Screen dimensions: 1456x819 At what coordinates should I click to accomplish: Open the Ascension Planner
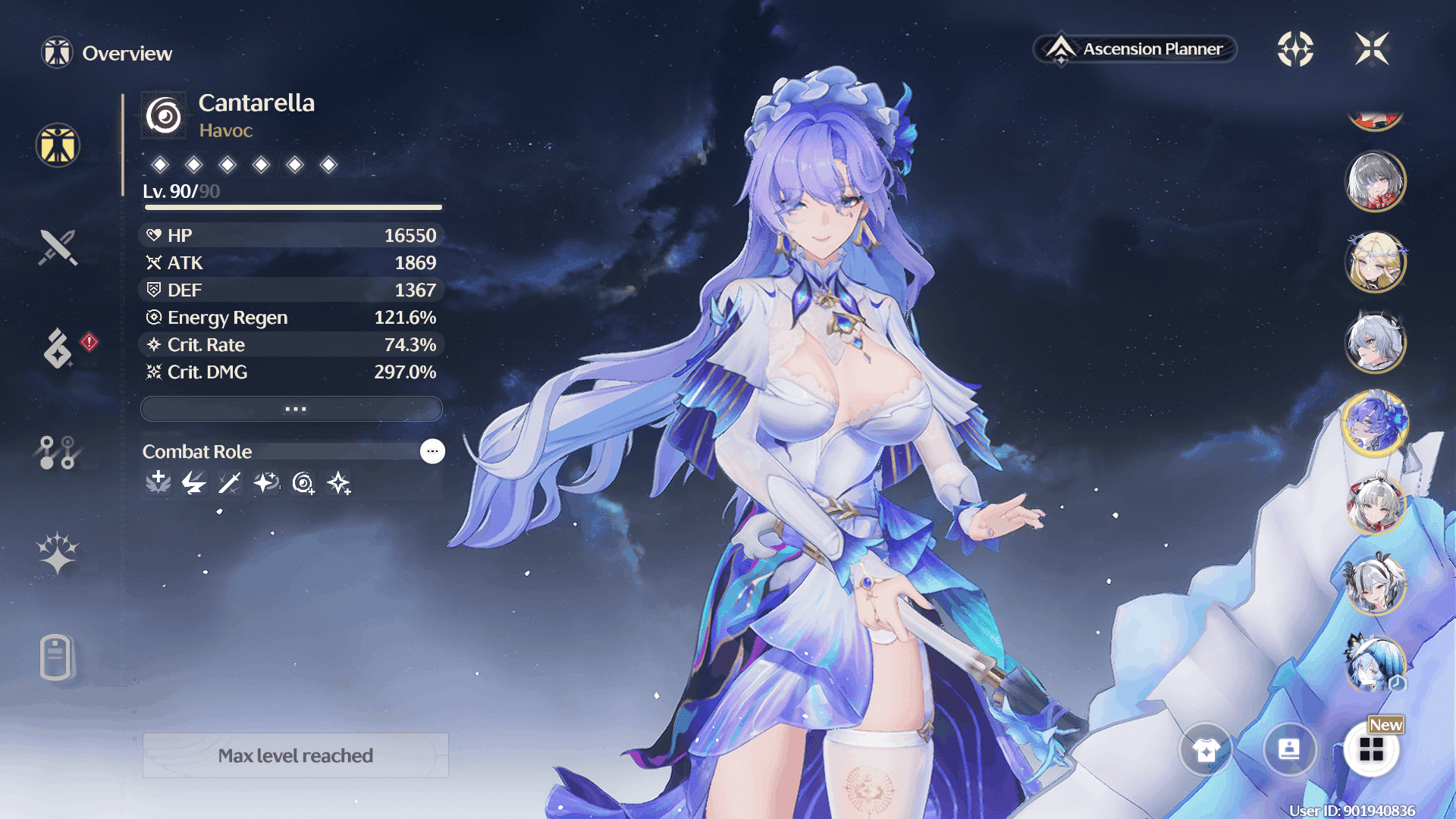[1135, 49]
